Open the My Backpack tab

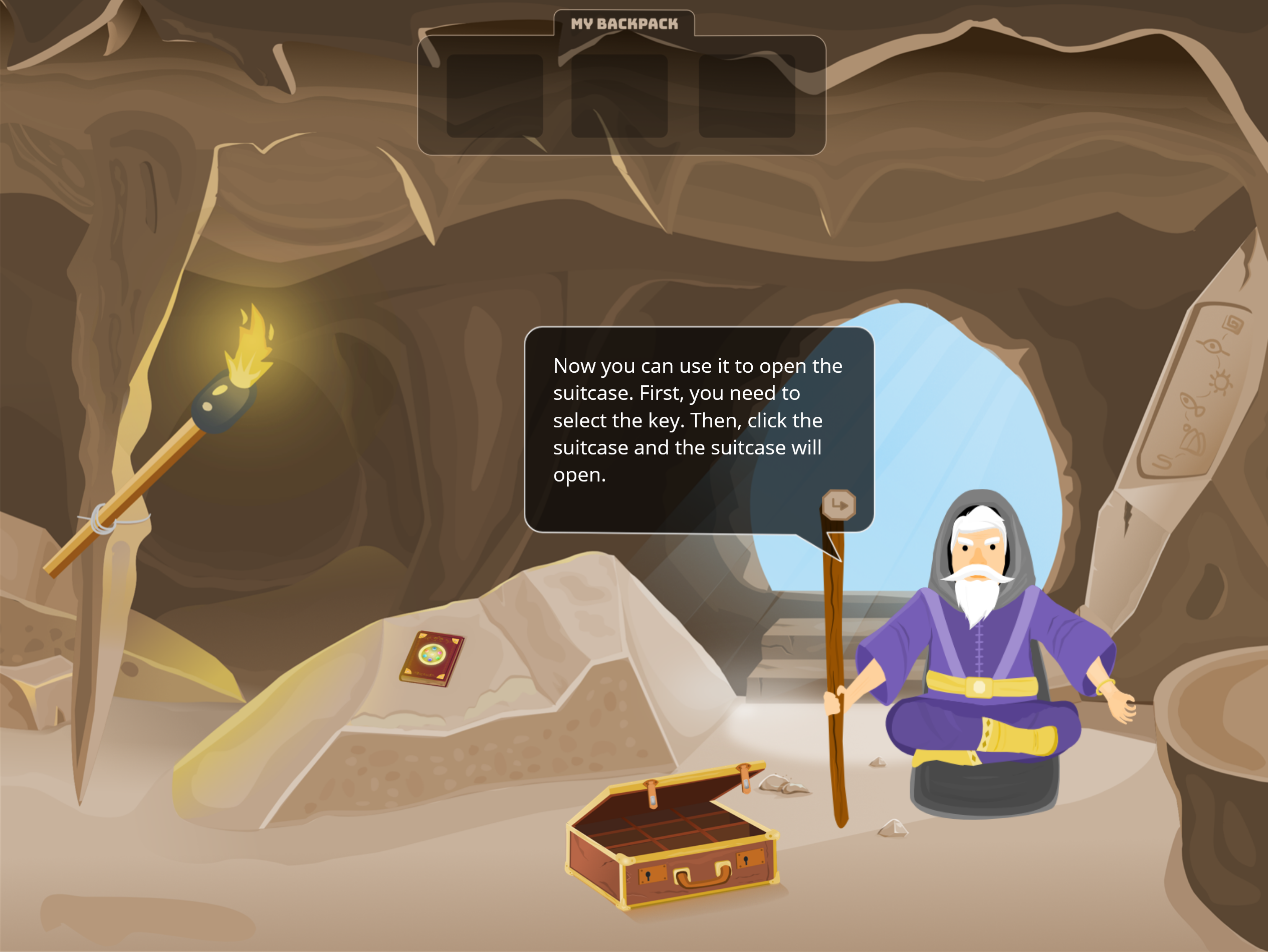click(x=623, y=24)
